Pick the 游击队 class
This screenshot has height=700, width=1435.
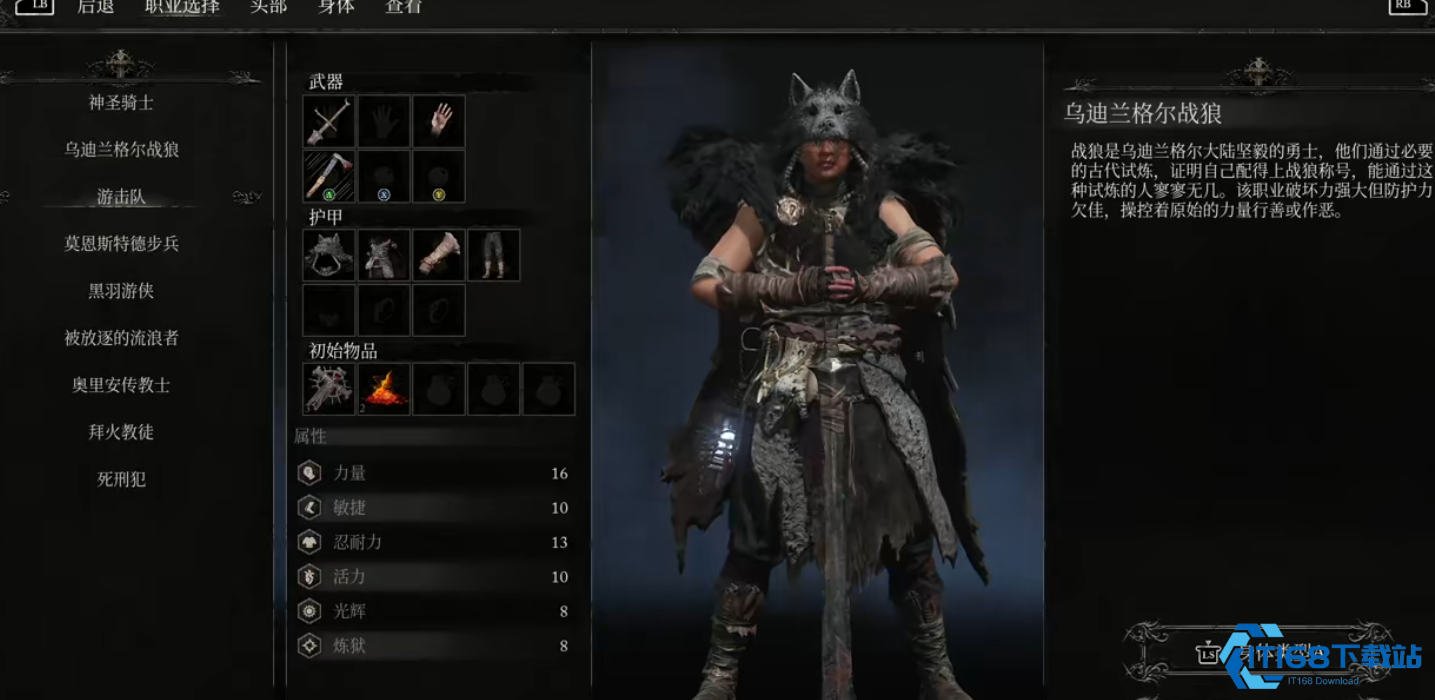(x=121, y=197)
